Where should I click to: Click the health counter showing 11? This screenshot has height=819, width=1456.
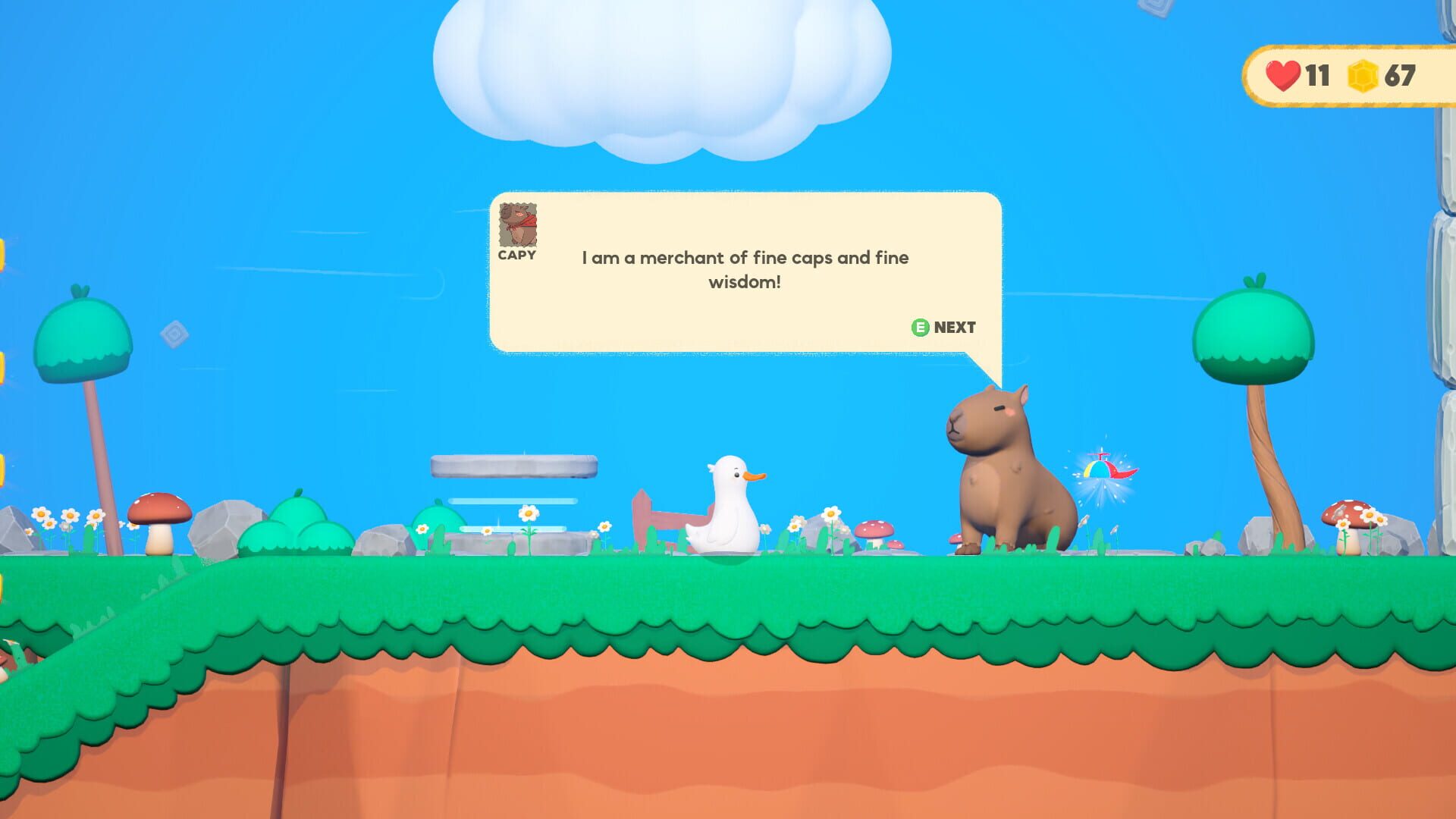[x=1316, y=74]
